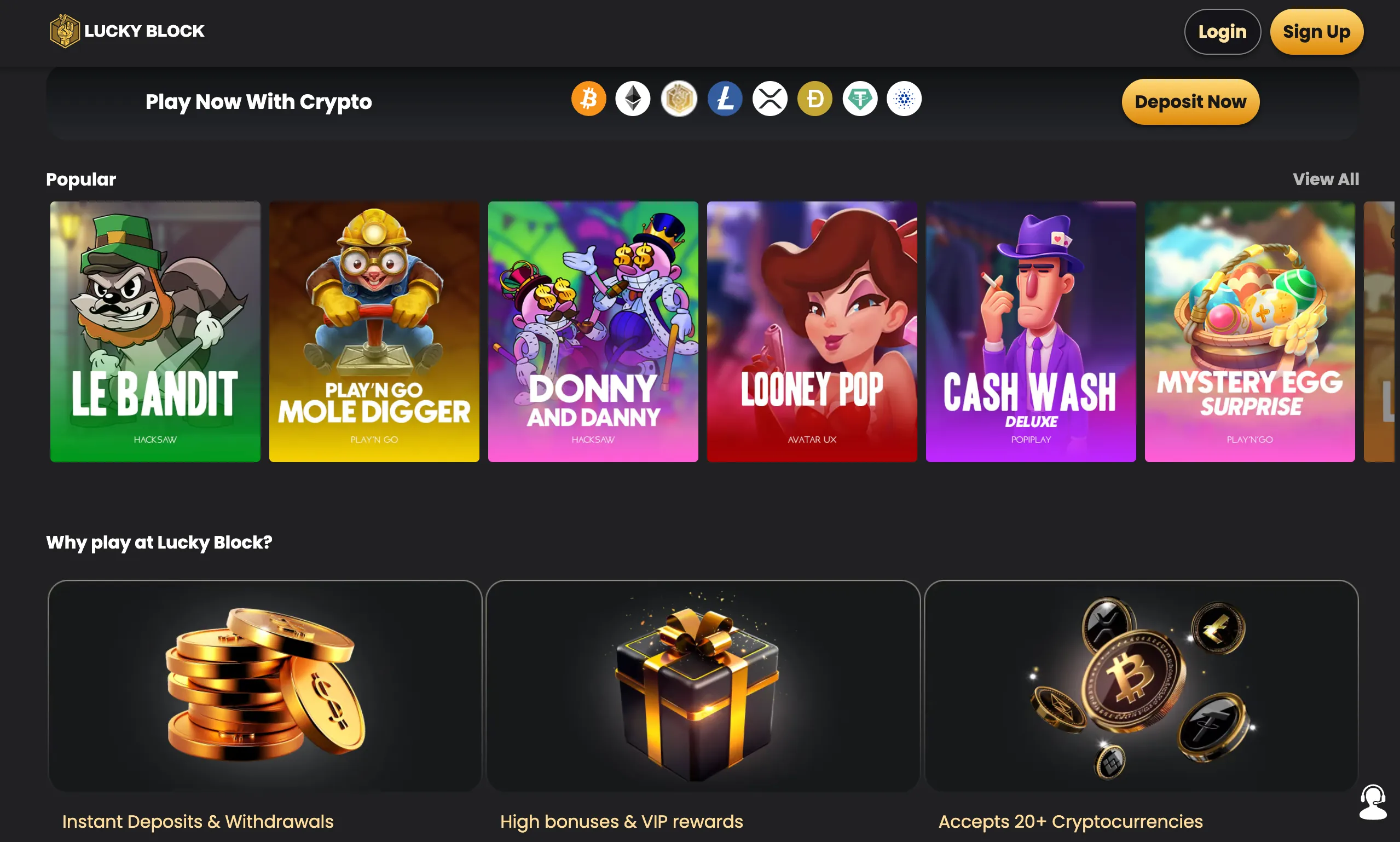Open the Le Bandit game

pos(155,332)
